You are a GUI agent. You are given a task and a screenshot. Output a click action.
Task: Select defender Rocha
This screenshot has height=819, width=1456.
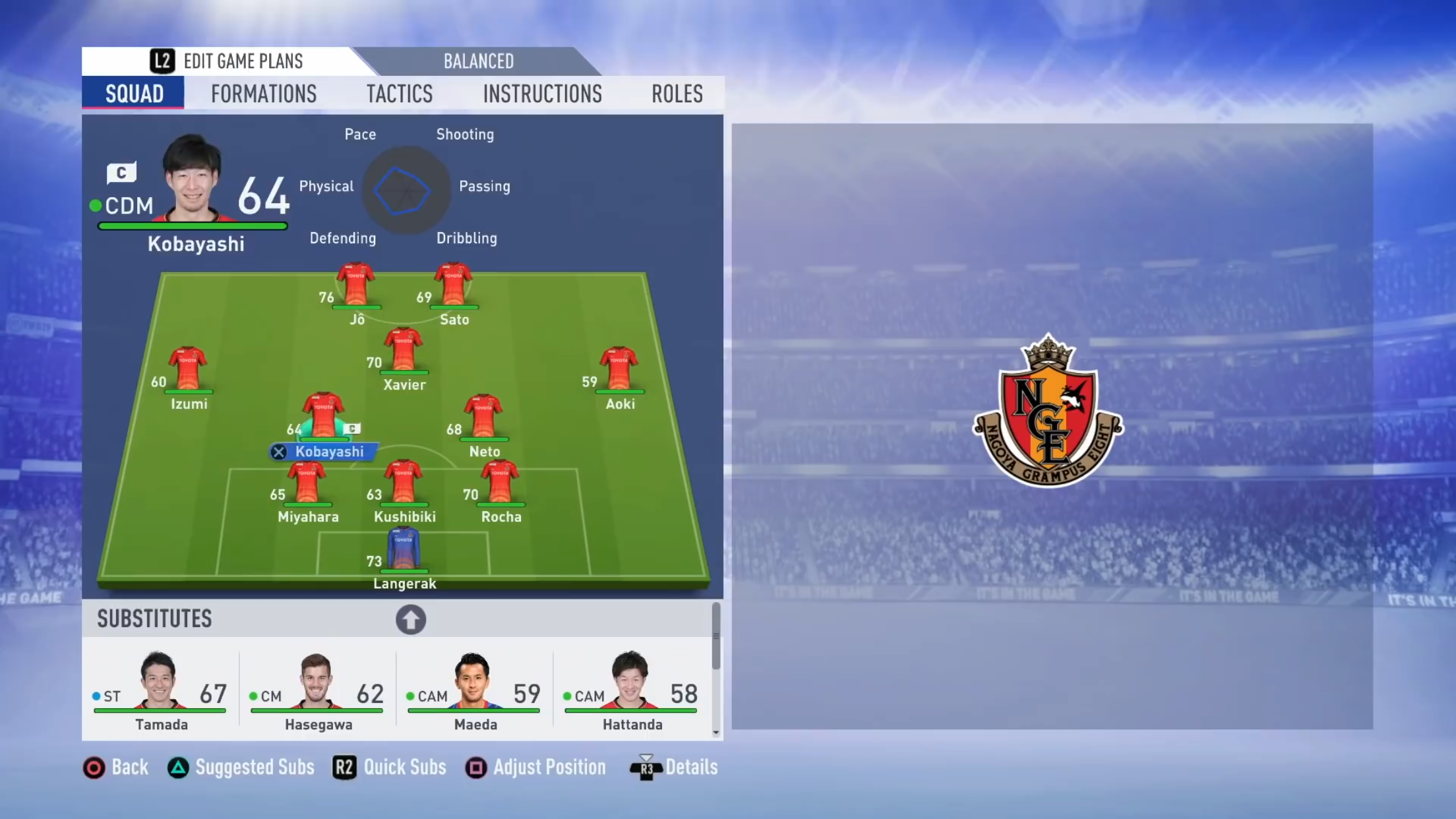coord(501,482)
